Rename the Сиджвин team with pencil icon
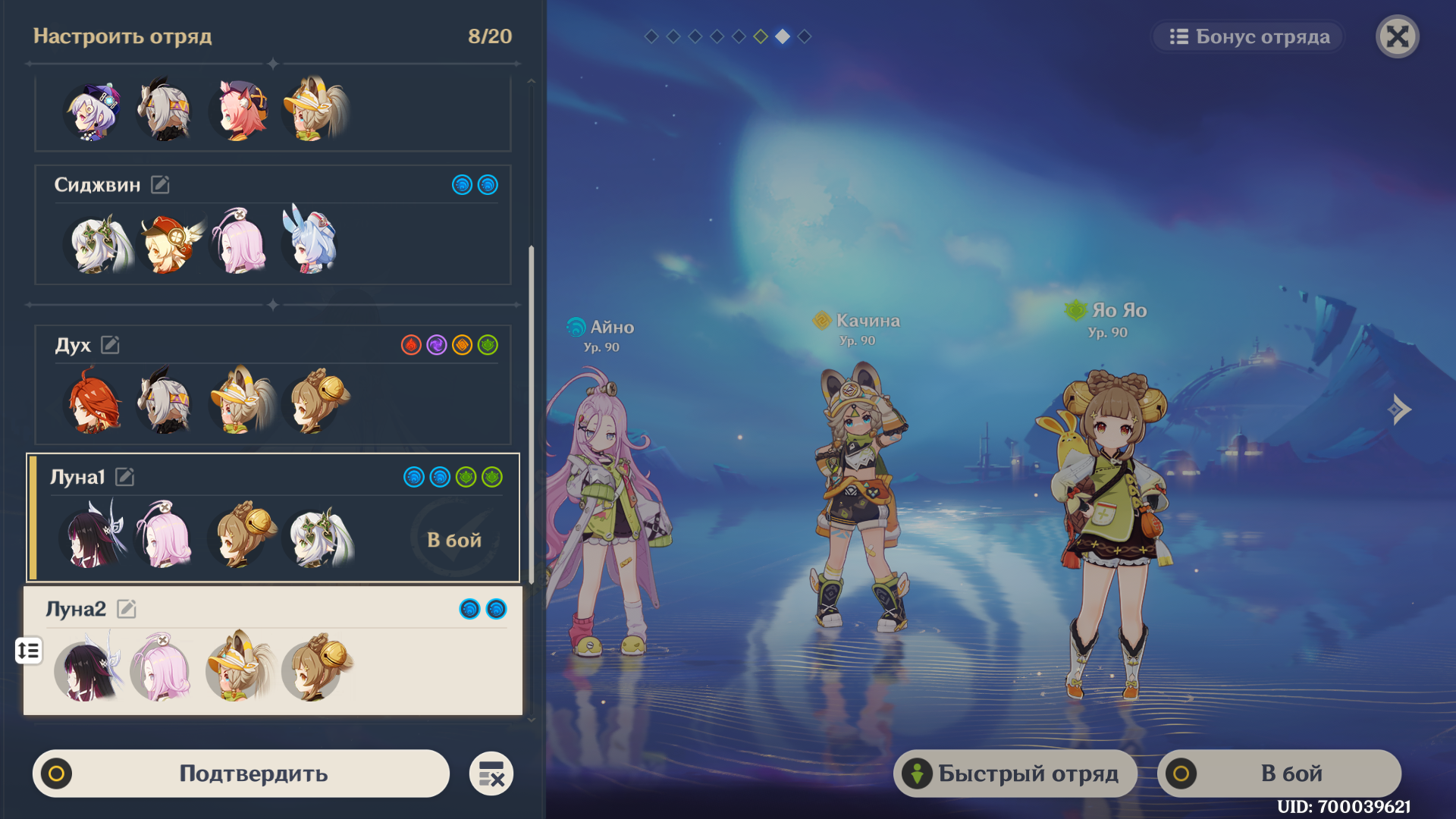 (160, 184)
